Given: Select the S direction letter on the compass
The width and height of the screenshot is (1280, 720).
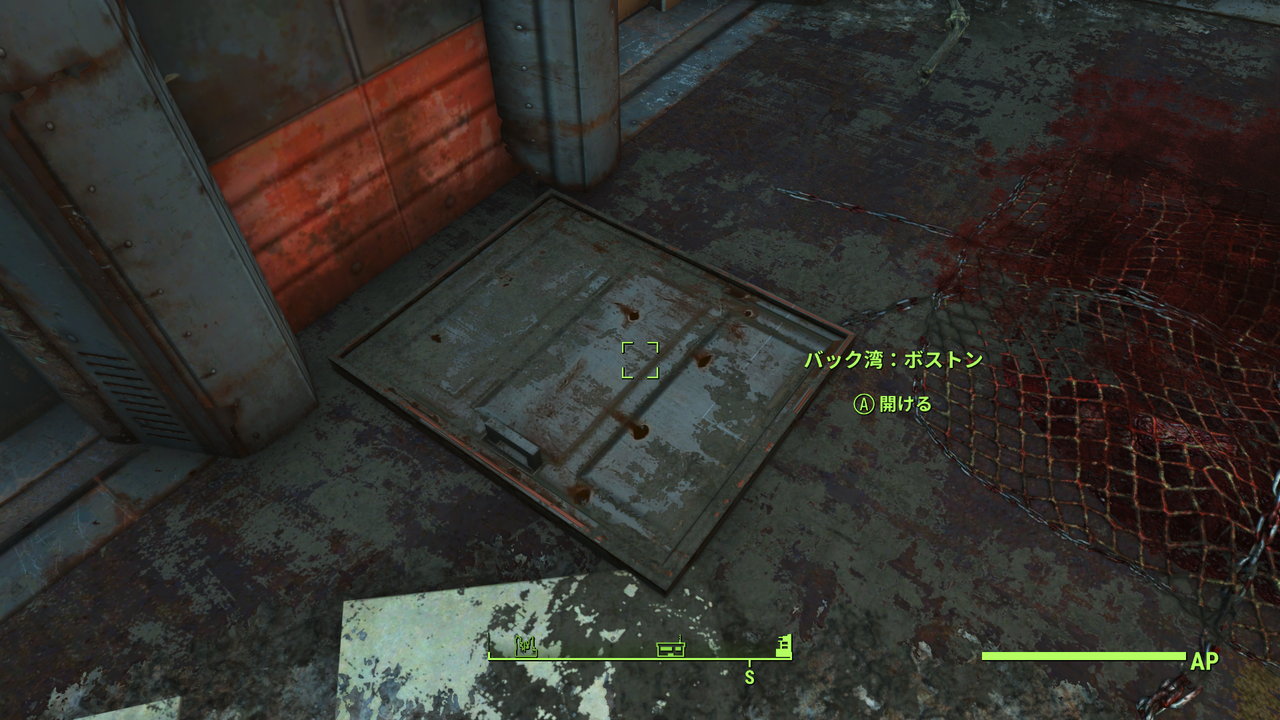Looking at the screenshot, I should click(750, 676).
